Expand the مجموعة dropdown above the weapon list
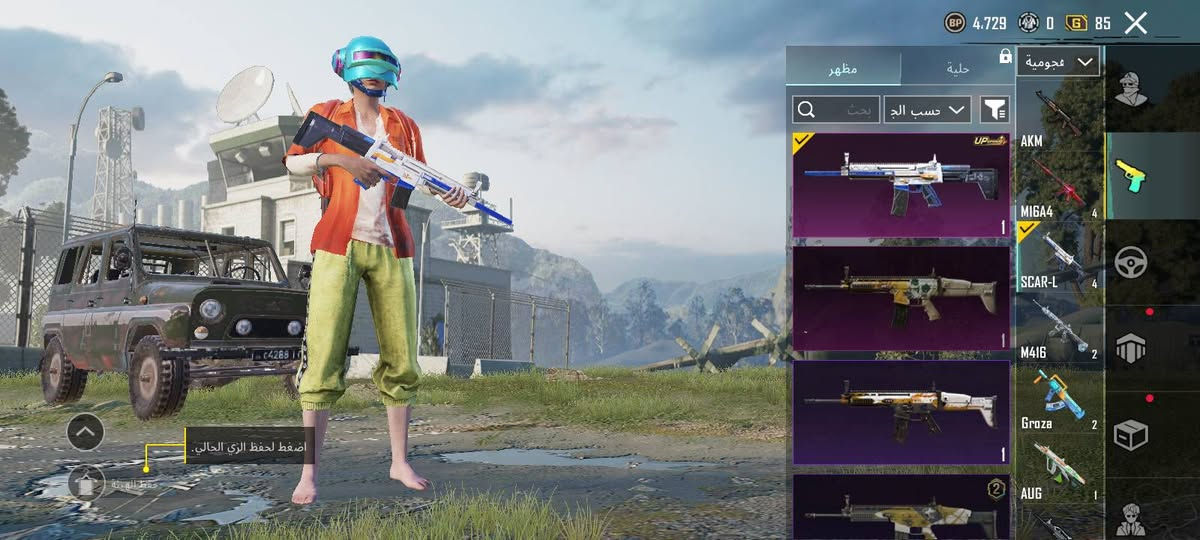The image size is (1200, 540). click(x=1058, y=62)
